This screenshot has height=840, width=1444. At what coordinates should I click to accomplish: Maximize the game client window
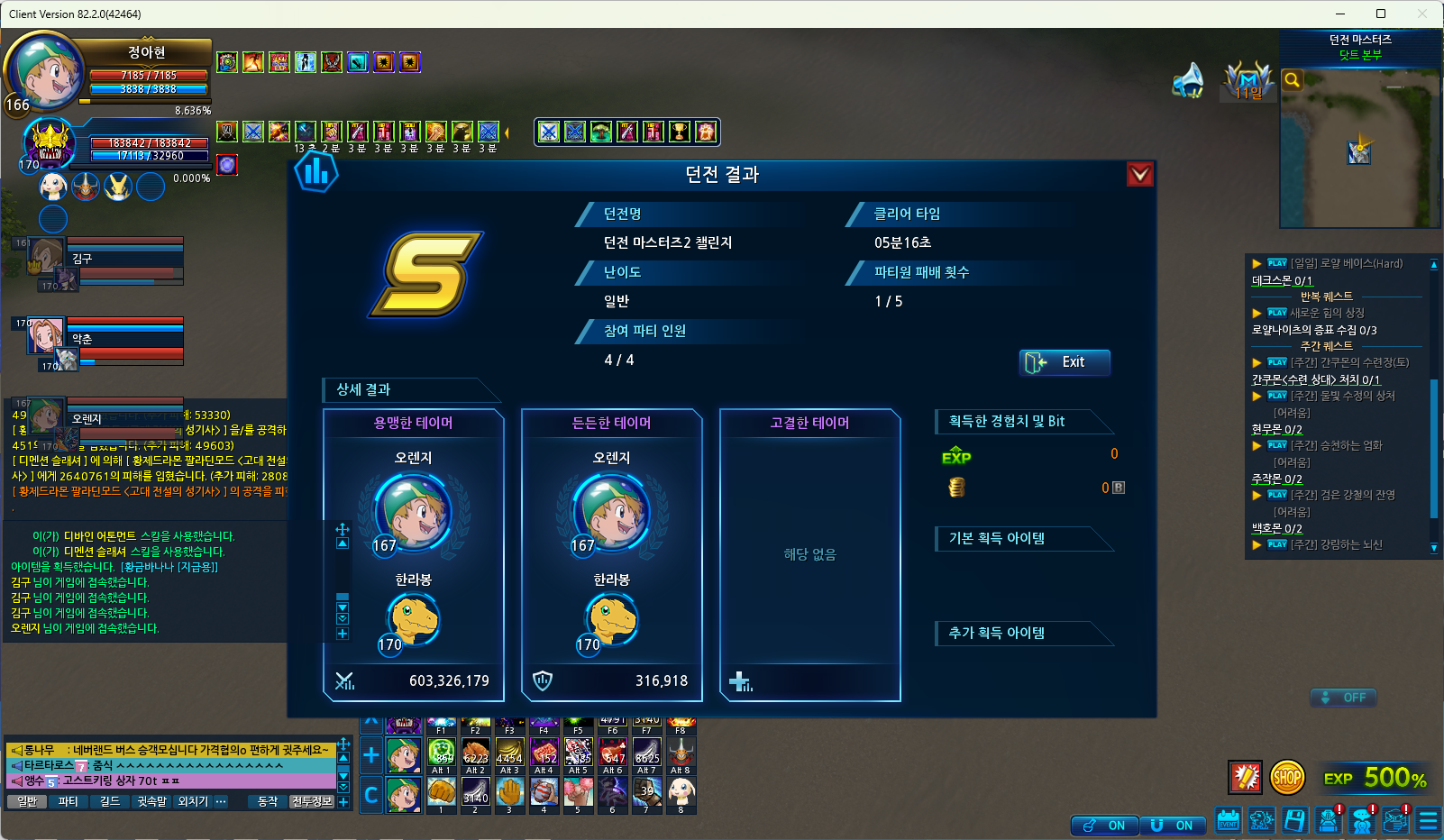click(x=1380, y=14)
